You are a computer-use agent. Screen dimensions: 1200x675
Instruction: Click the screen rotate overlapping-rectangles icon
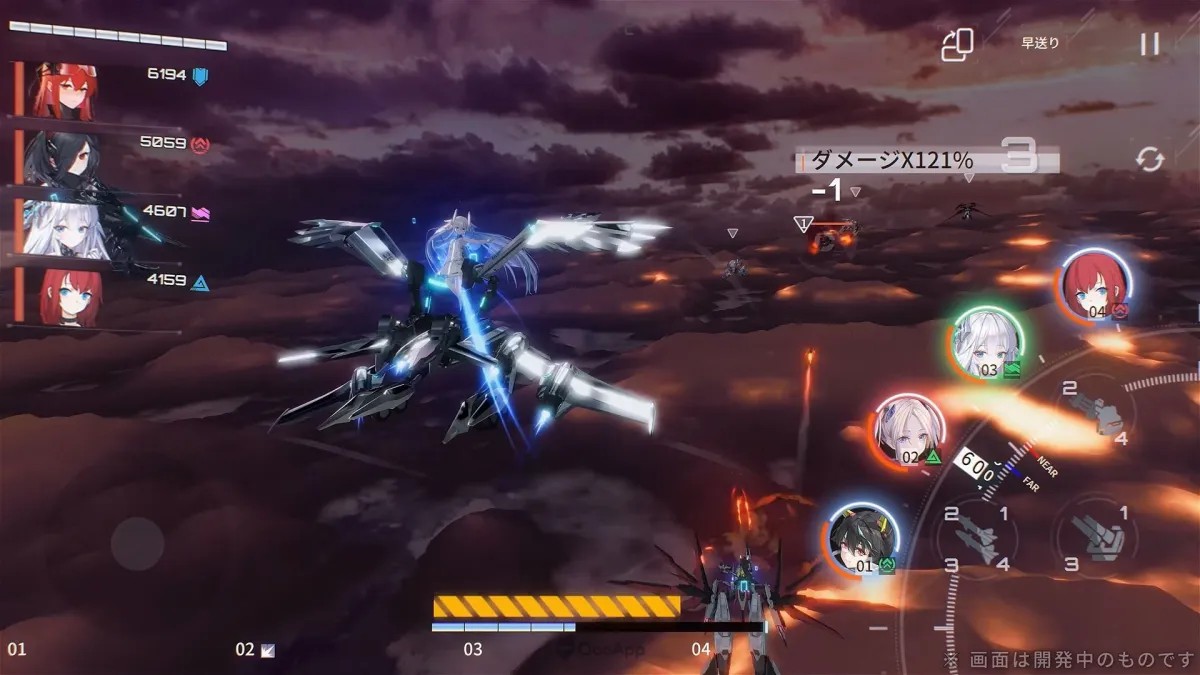(x=957, y=44)
